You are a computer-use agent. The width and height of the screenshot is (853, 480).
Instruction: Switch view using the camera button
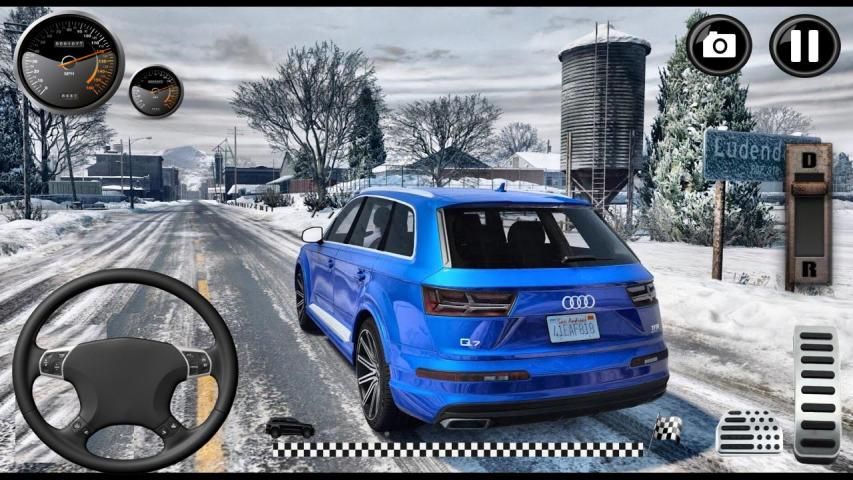coord(718,45)
